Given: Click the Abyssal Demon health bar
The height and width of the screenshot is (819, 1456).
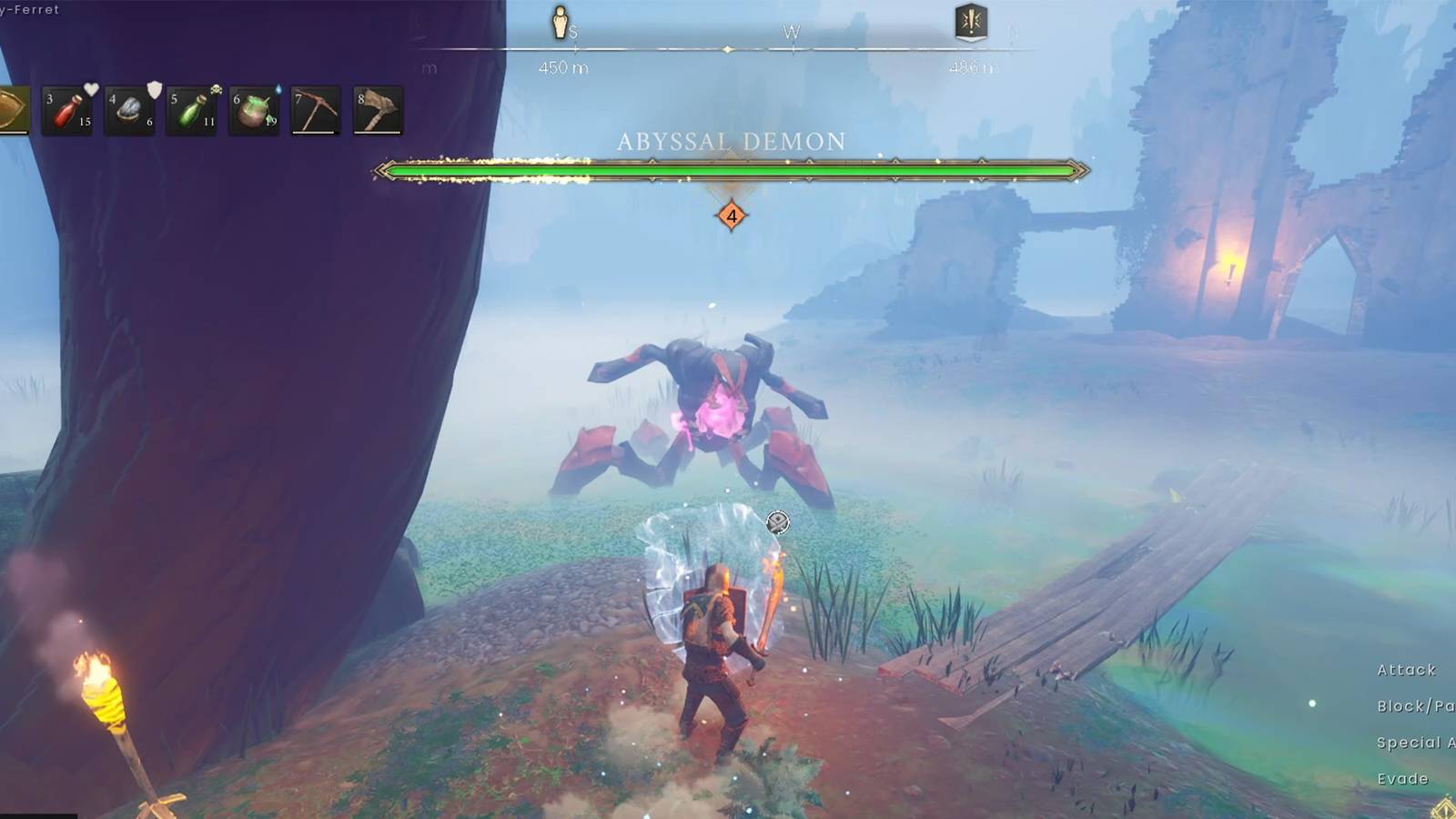Looking at the screenshot, I should pyautogui.click(x=728, y=169).
